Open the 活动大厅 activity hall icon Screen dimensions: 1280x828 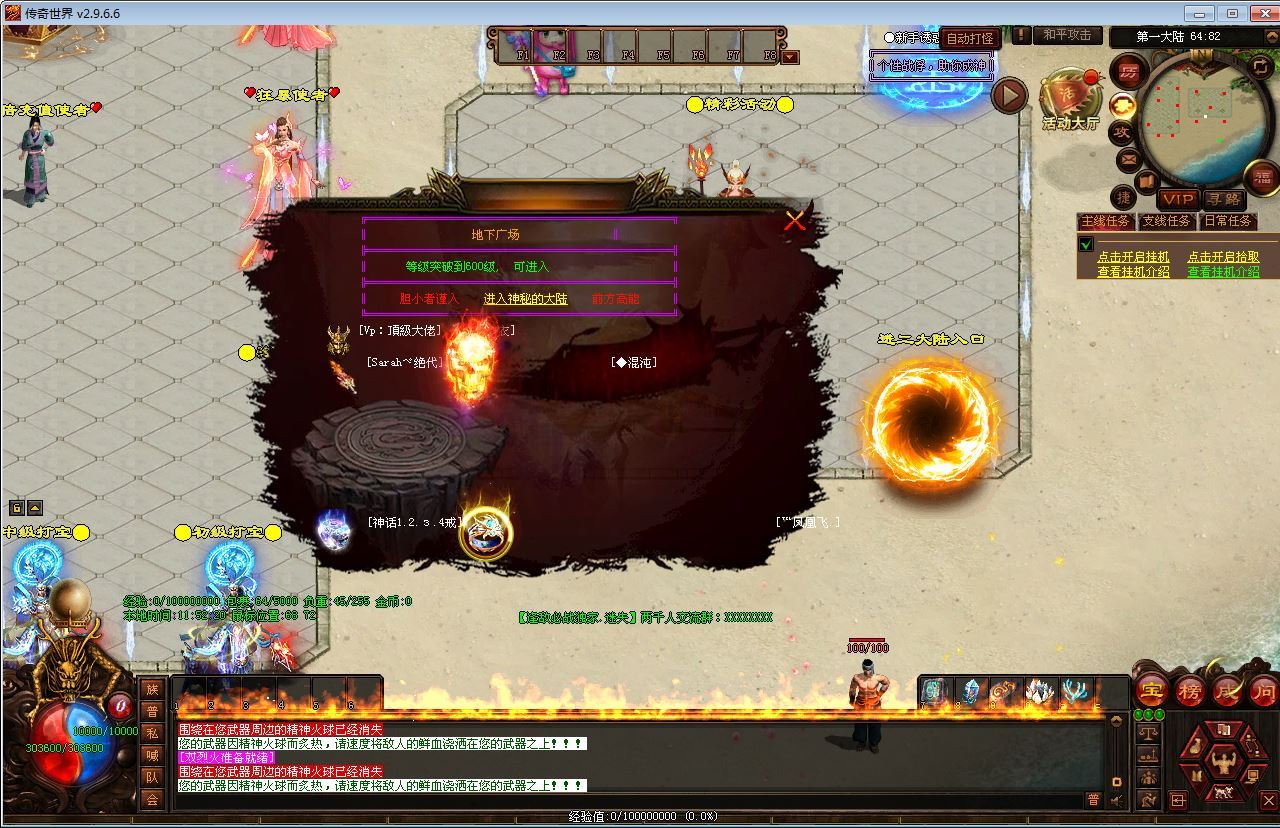pyautogui.click(x=1070, y=98)
